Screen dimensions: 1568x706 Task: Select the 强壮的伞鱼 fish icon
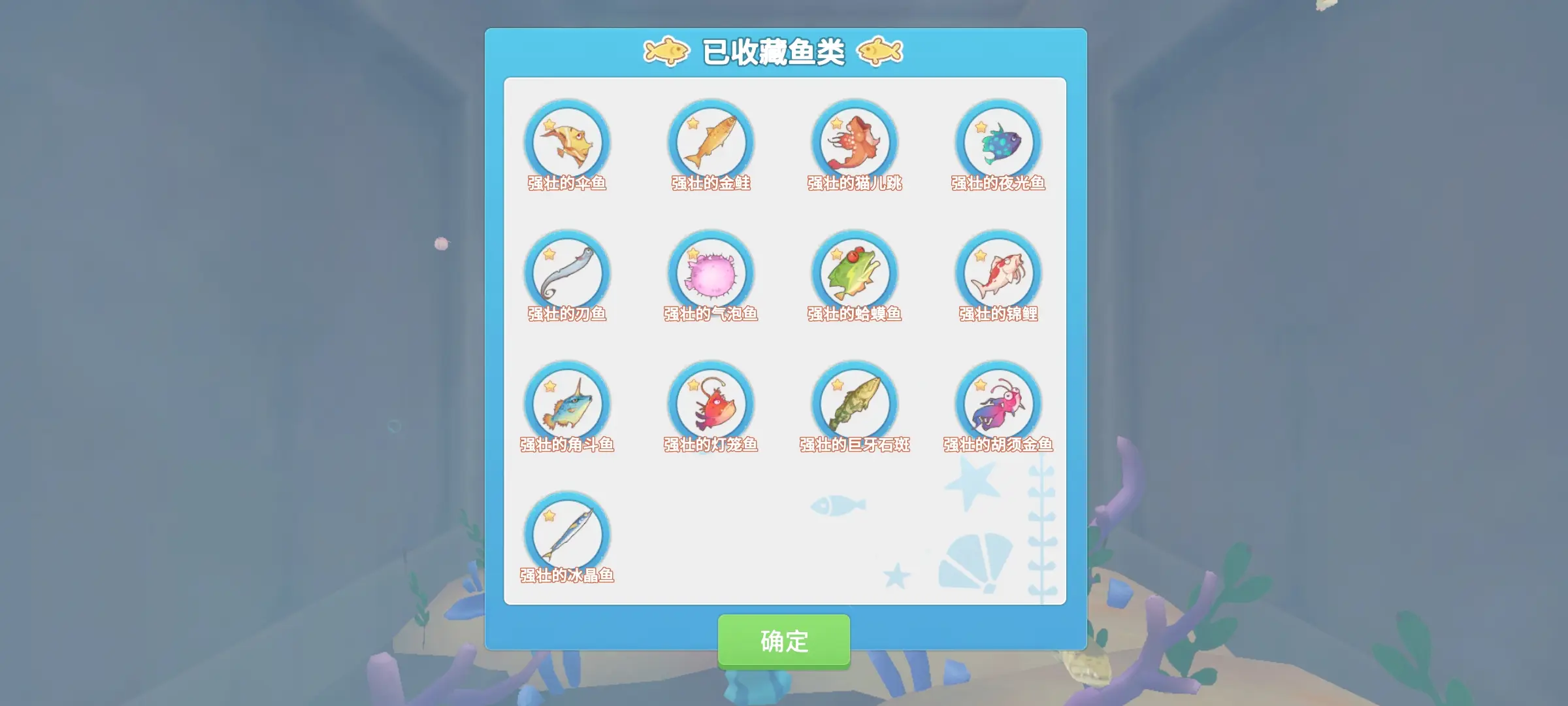click(x=568, y=143)
